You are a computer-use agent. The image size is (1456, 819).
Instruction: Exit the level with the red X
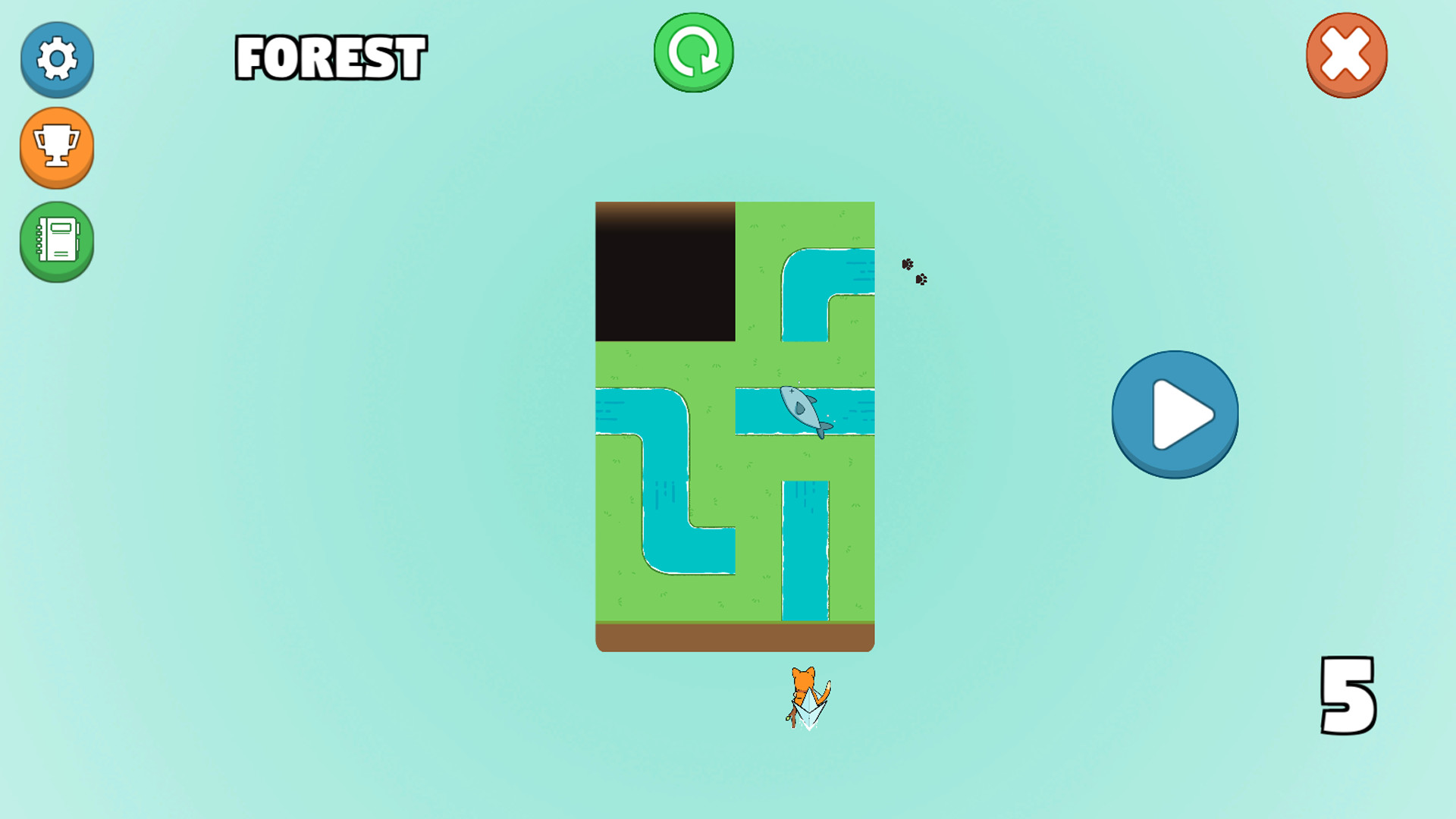pos(1346,53)
